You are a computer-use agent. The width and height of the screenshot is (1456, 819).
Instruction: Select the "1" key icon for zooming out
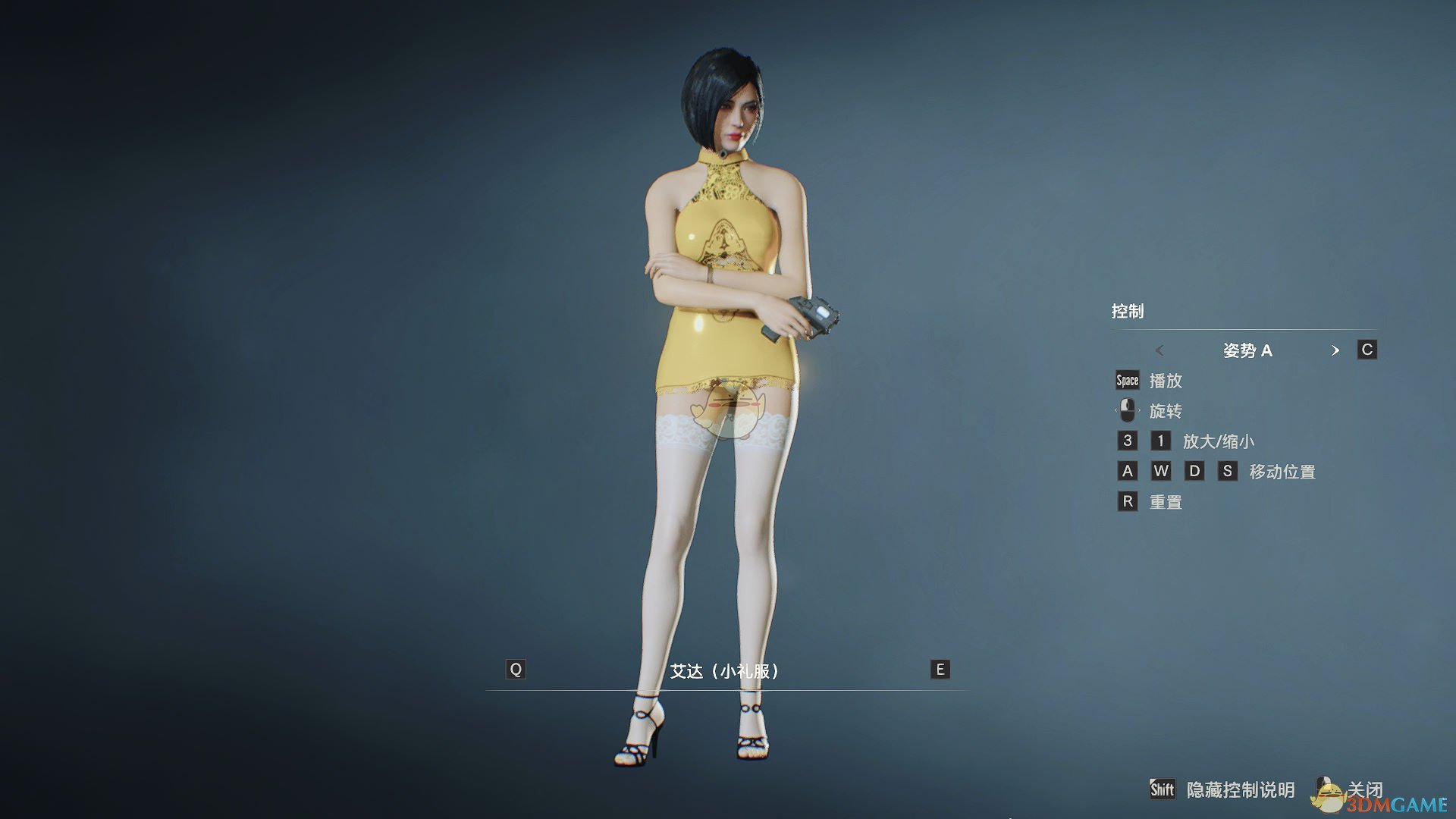click(1160, 441)
